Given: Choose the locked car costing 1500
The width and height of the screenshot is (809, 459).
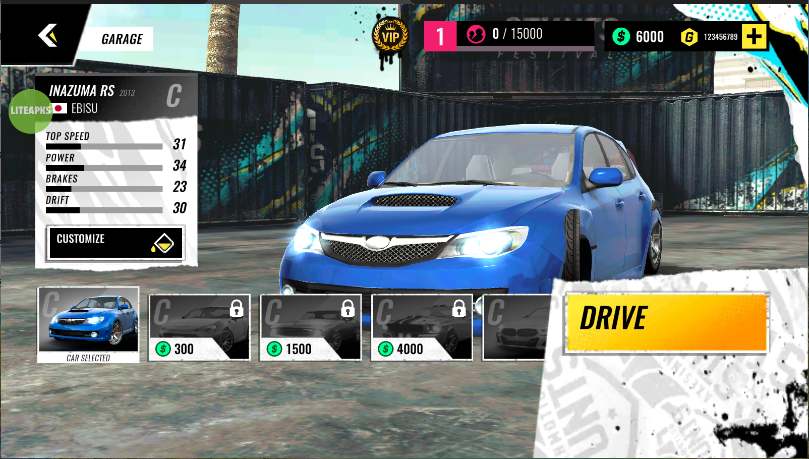Looking at the screenshot, I should click(310, 327).
